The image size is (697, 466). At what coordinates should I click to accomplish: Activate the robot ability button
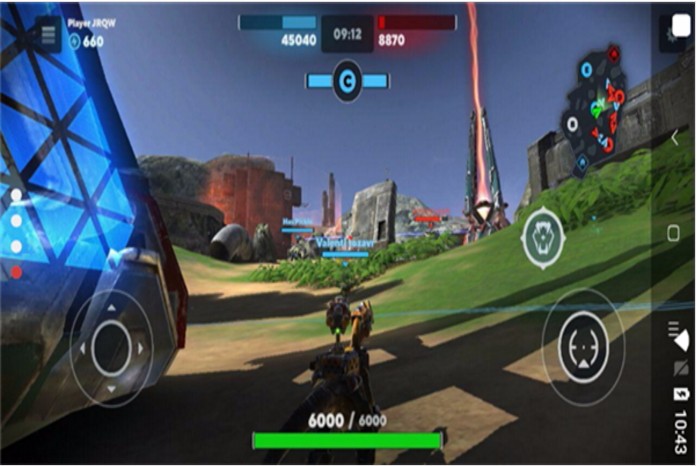pyautogui.click(x=543, y=238)
